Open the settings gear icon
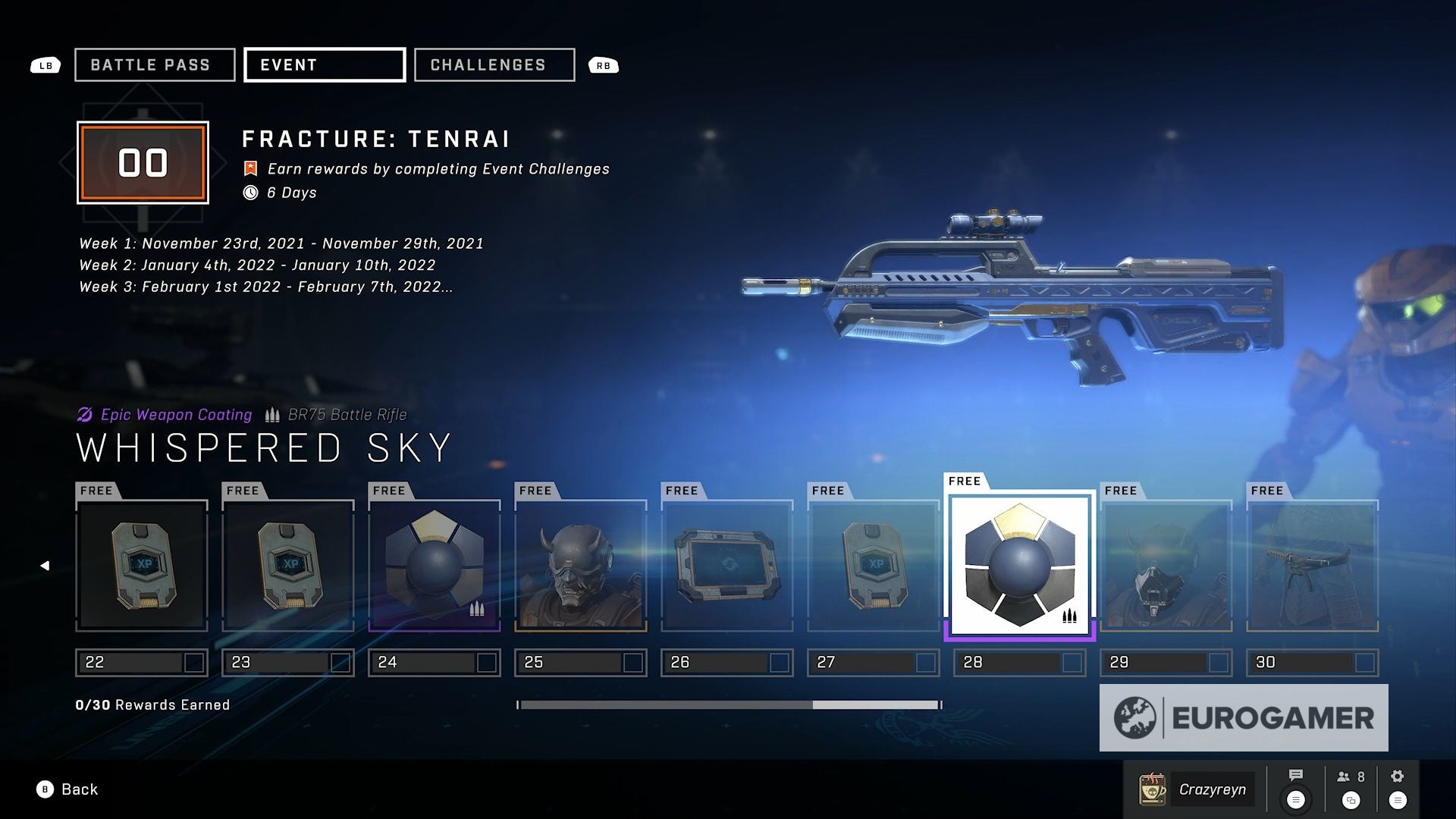Image resolution: width=1456 pixels, height=819 pixels. (x=1398, y=788)
